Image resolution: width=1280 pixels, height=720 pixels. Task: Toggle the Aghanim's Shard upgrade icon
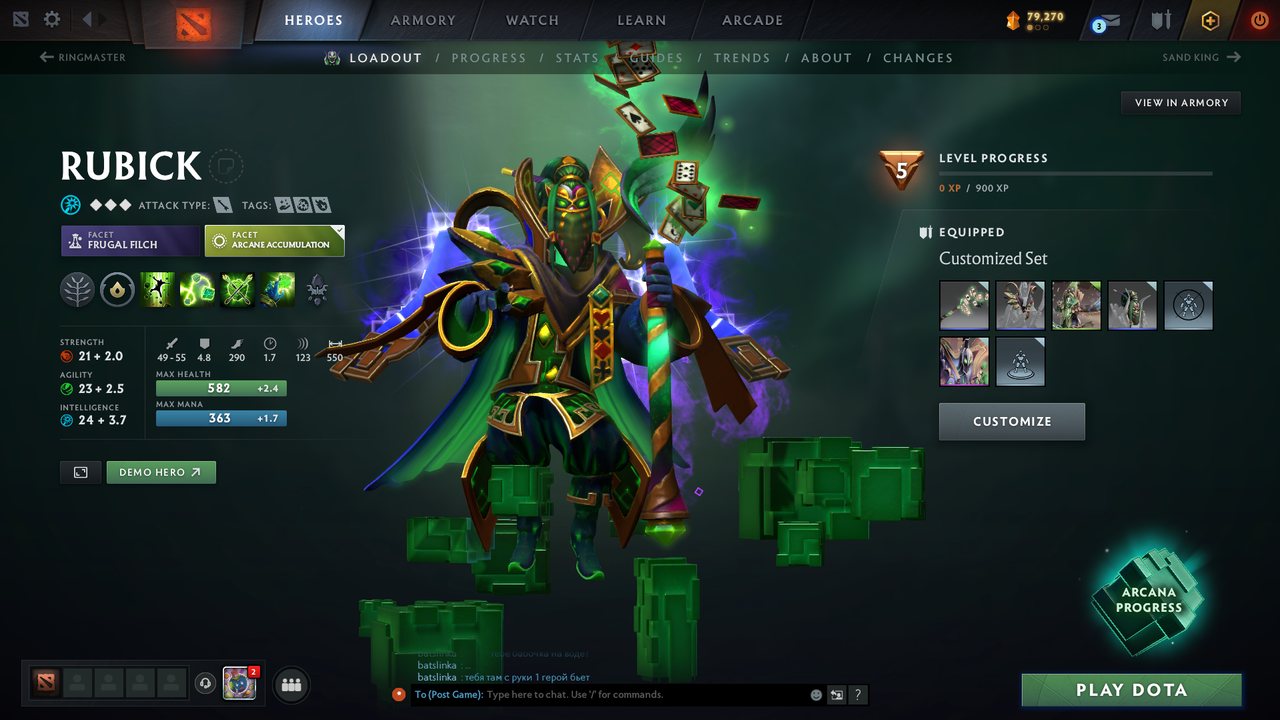[118, 290]
